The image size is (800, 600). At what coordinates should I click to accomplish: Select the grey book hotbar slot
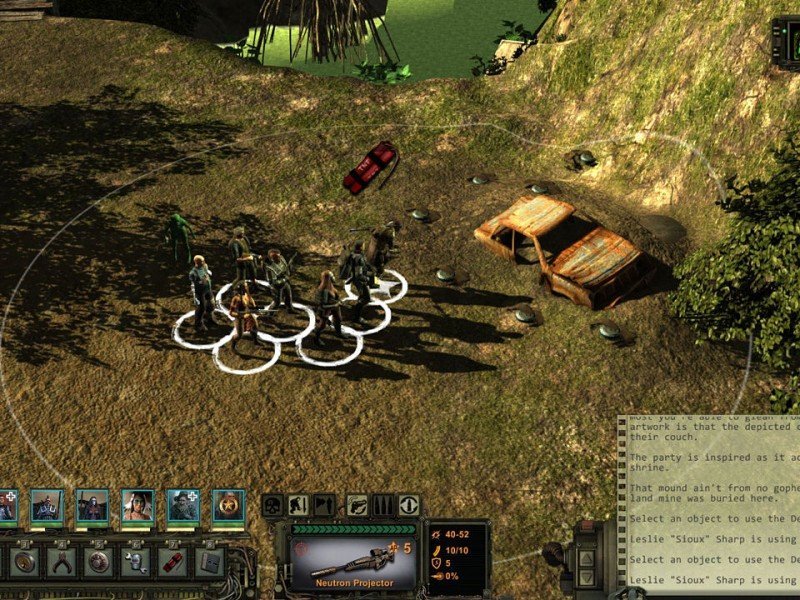(x=209, y=561)
